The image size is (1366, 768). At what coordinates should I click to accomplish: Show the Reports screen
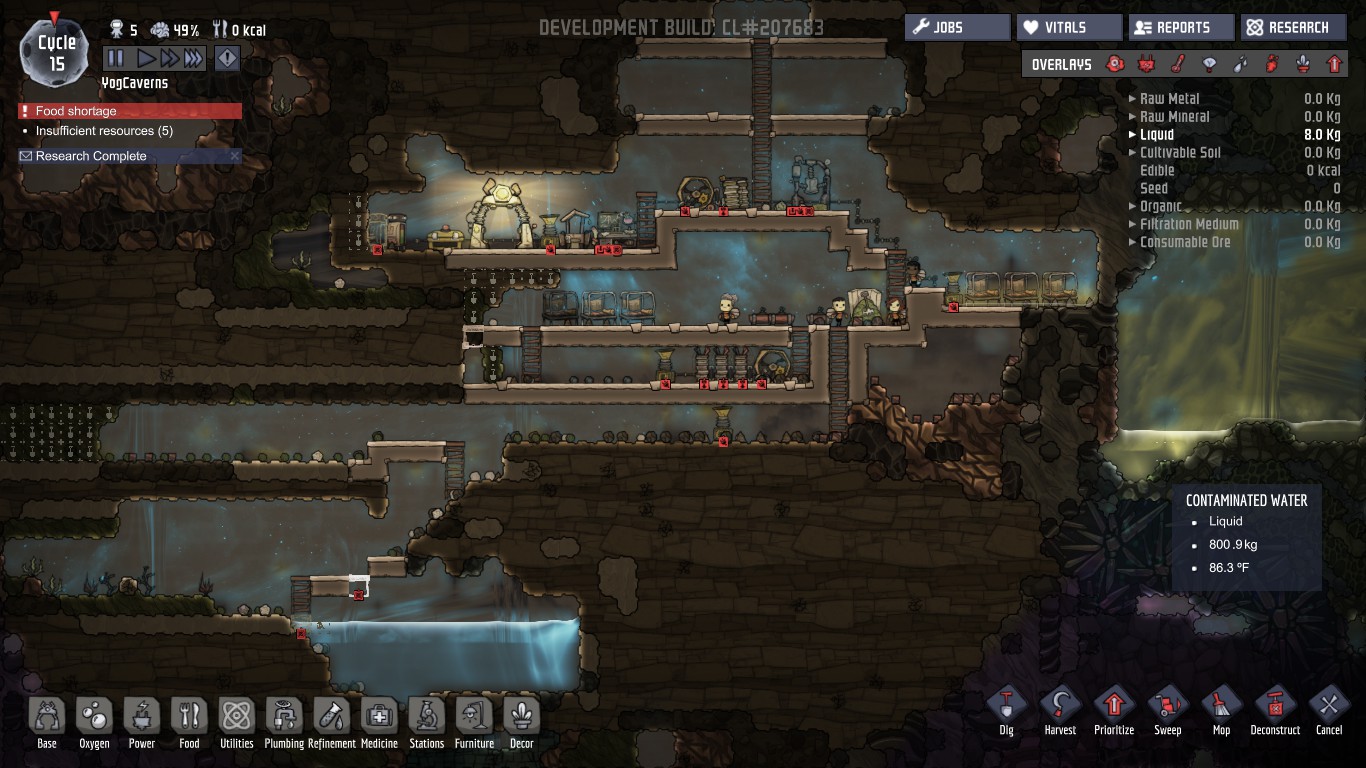(x=1181, y=28)
